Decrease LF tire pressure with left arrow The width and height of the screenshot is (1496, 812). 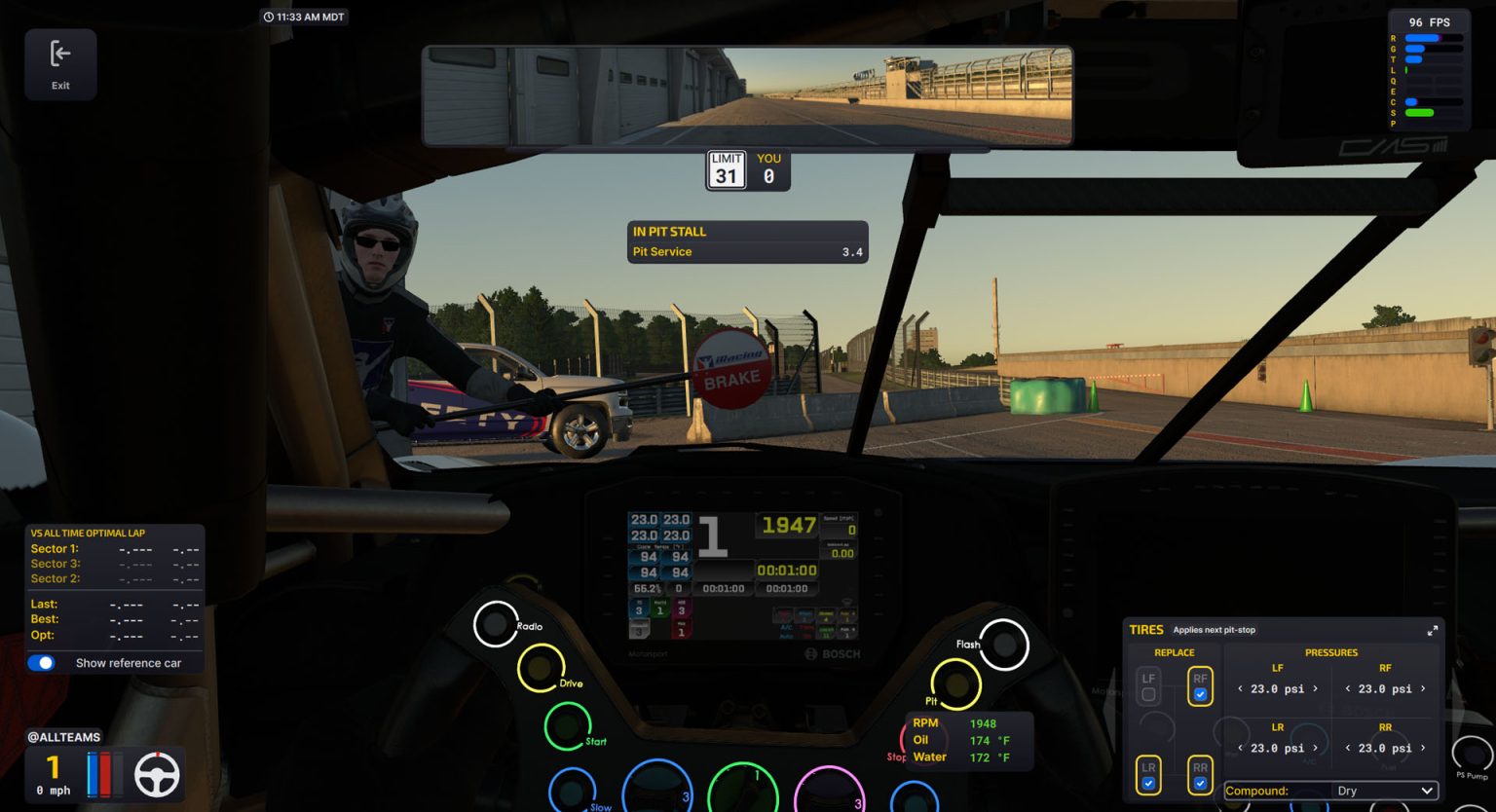click(1240, 688)
